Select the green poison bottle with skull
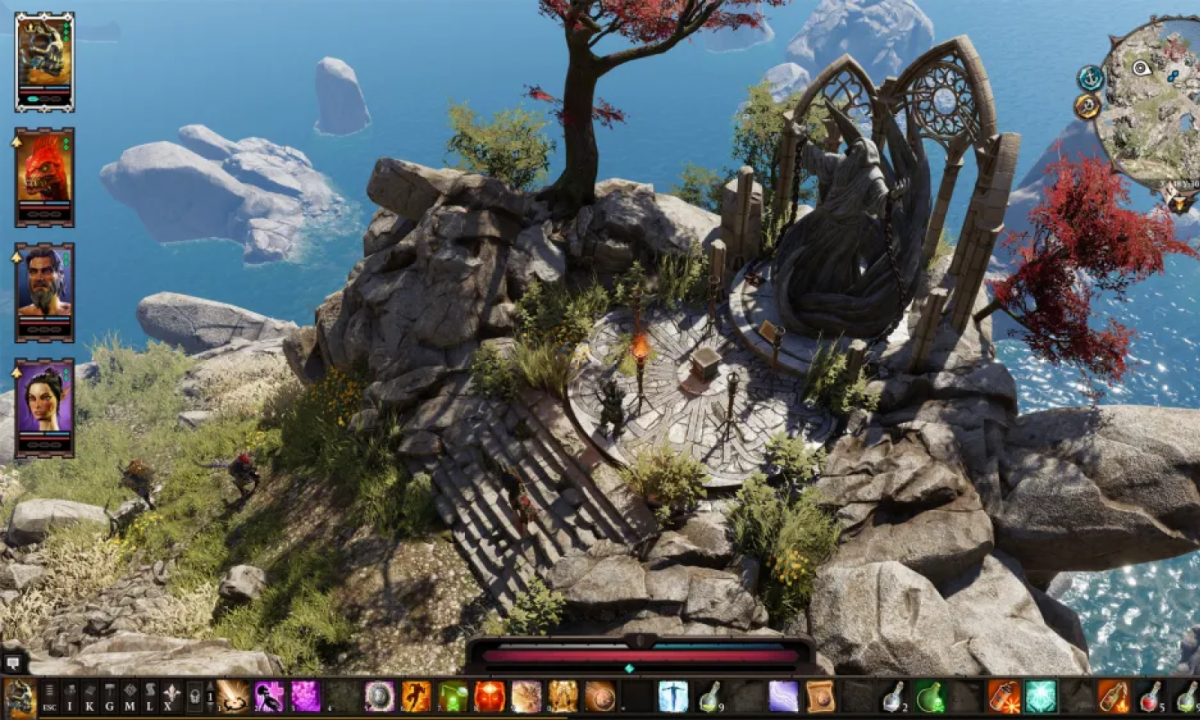Image resolution: width=1200 pixels, height=720 pixels. point(930,696)
